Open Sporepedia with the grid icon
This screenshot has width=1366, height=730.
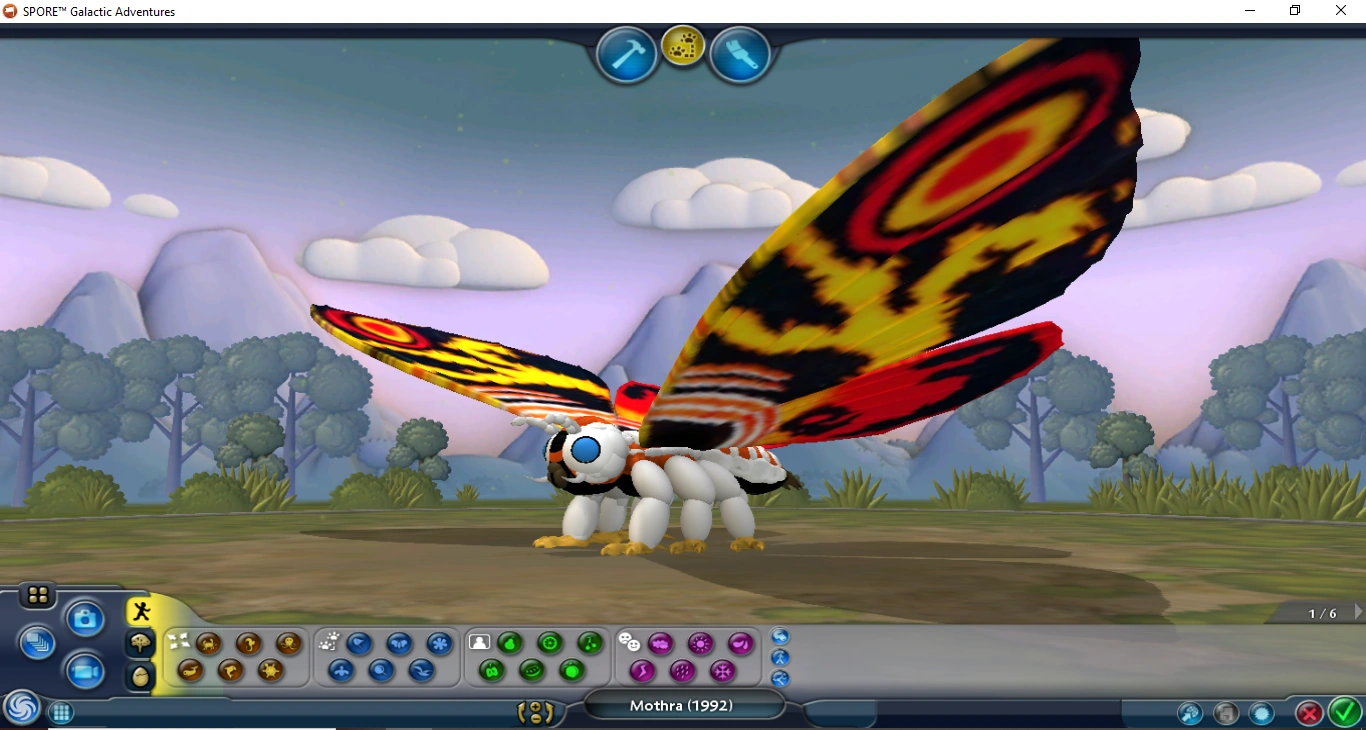coord(61,713)
